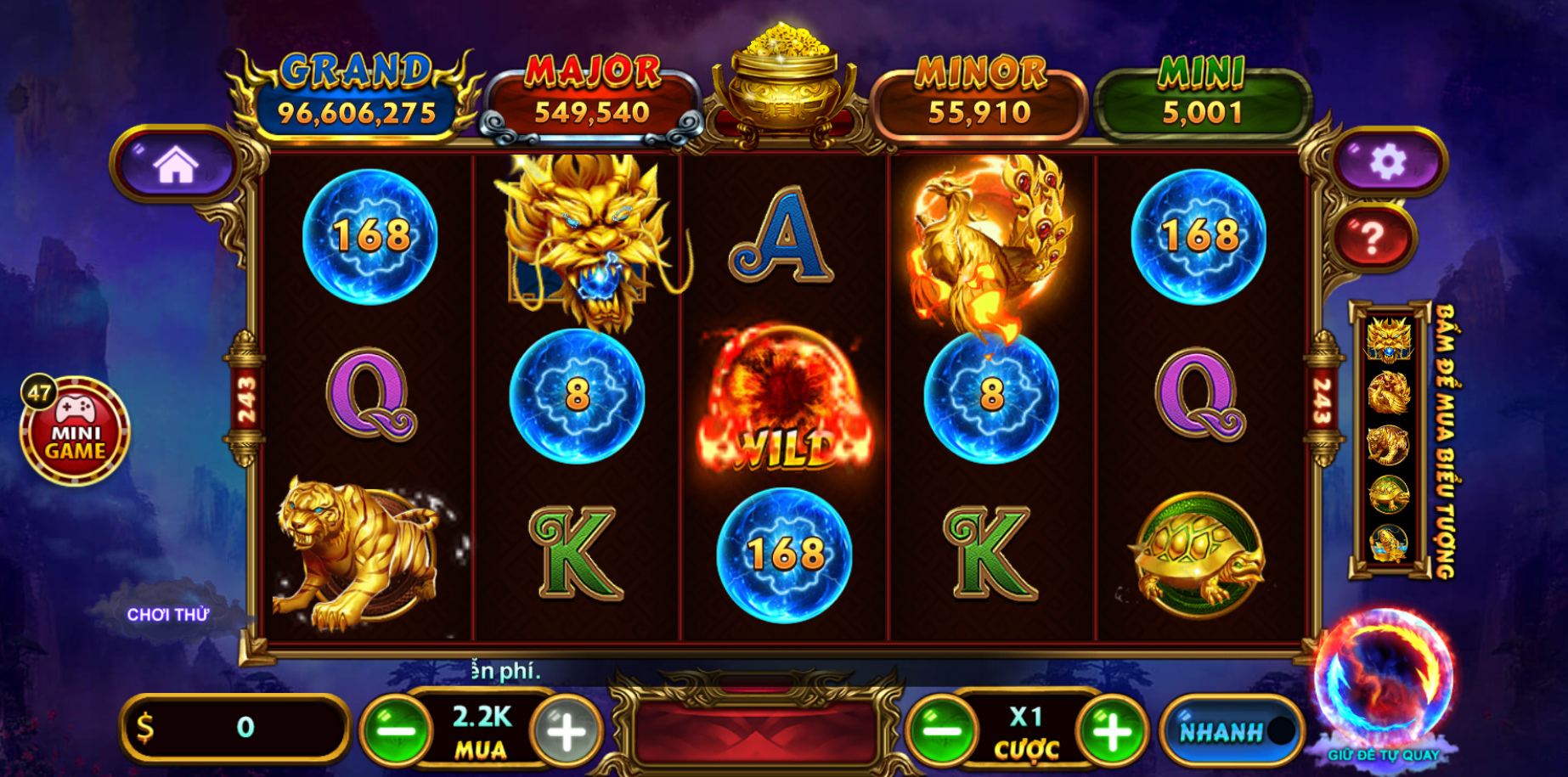1568x777 pixels.
Task: Go back with the Home button
Action: [x=175, y=164]
